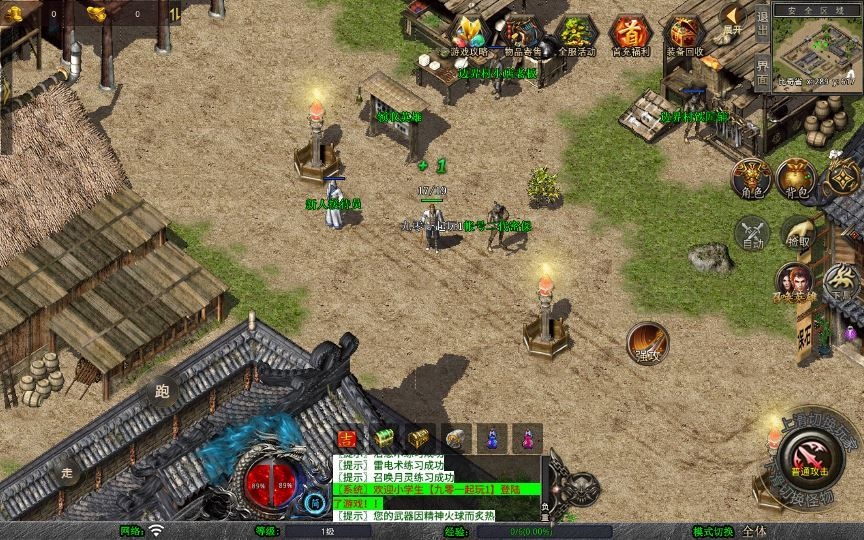Open the 游戏攻略 game guide icon
The image size is (864, 540).
point(467,33)
